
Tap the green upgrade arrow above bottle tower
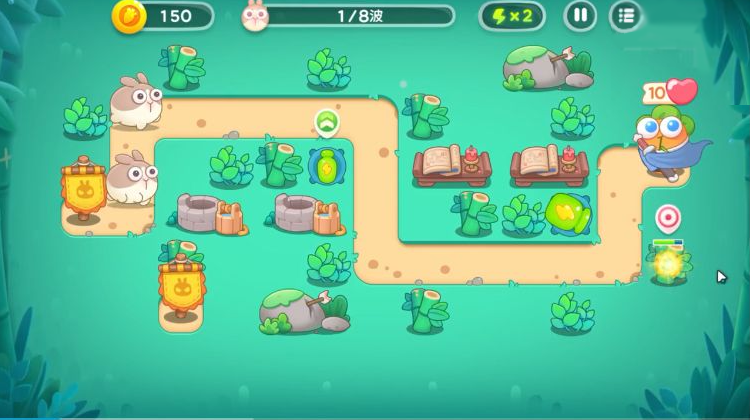326,123
